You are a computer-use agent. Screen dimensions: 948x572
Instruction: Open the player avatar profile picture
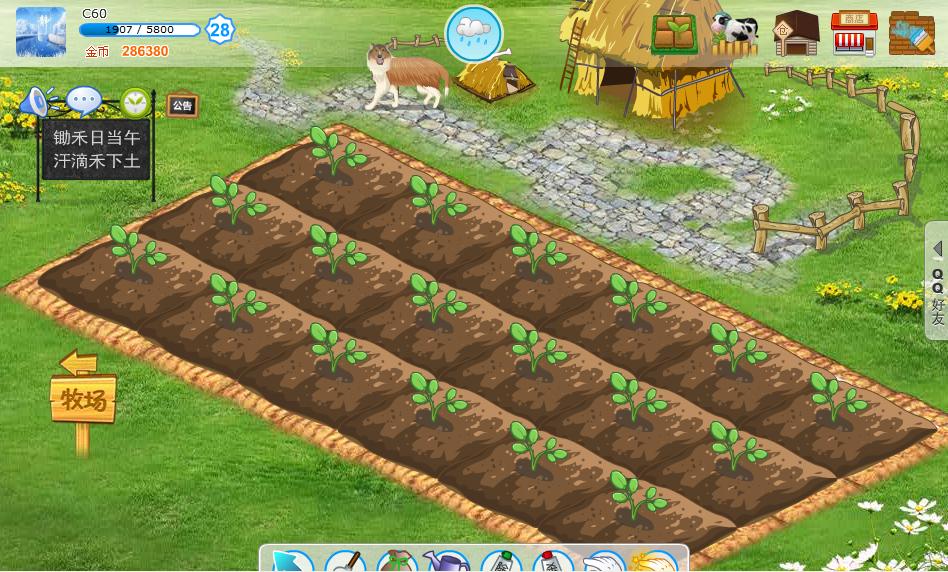(41, 32)
